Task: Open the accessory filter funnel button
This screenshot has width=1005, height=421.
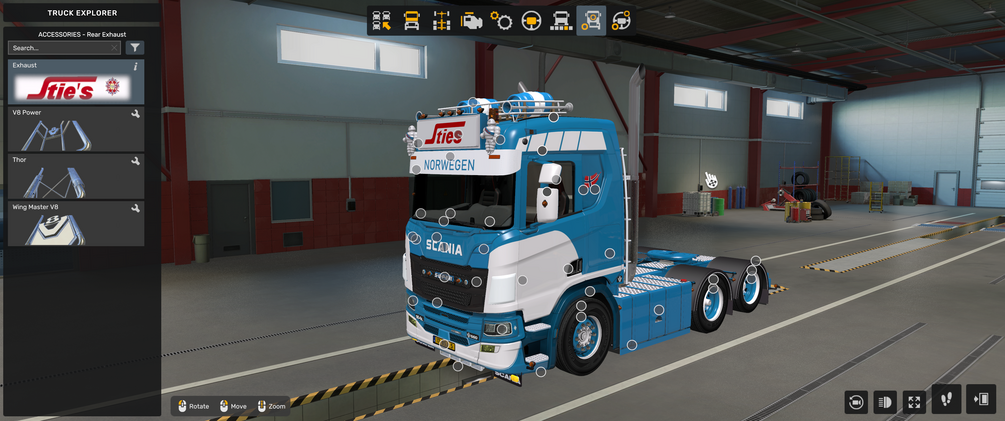Action: pos(135,48)
